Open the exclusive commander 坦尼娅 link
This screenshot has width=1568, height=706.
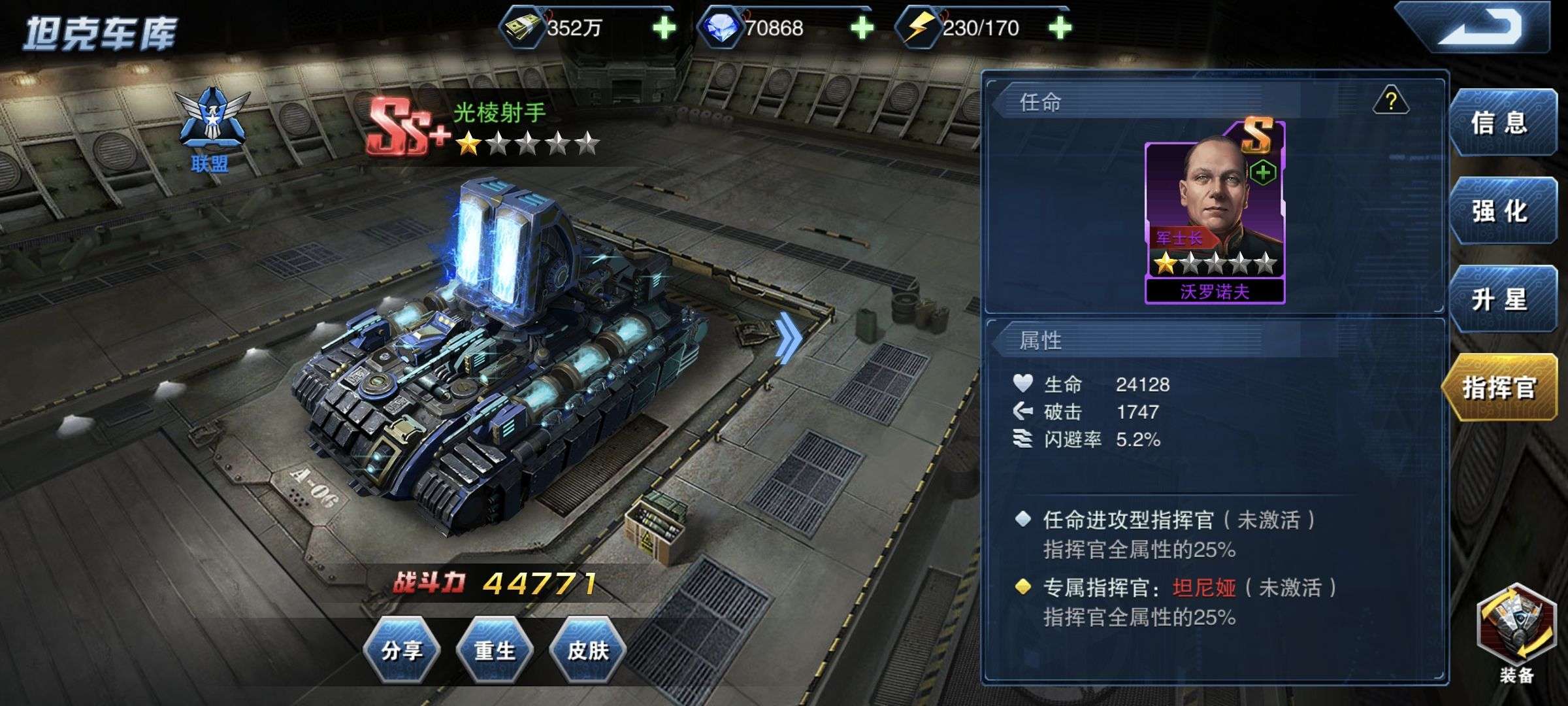click(x=1203, y=588)
